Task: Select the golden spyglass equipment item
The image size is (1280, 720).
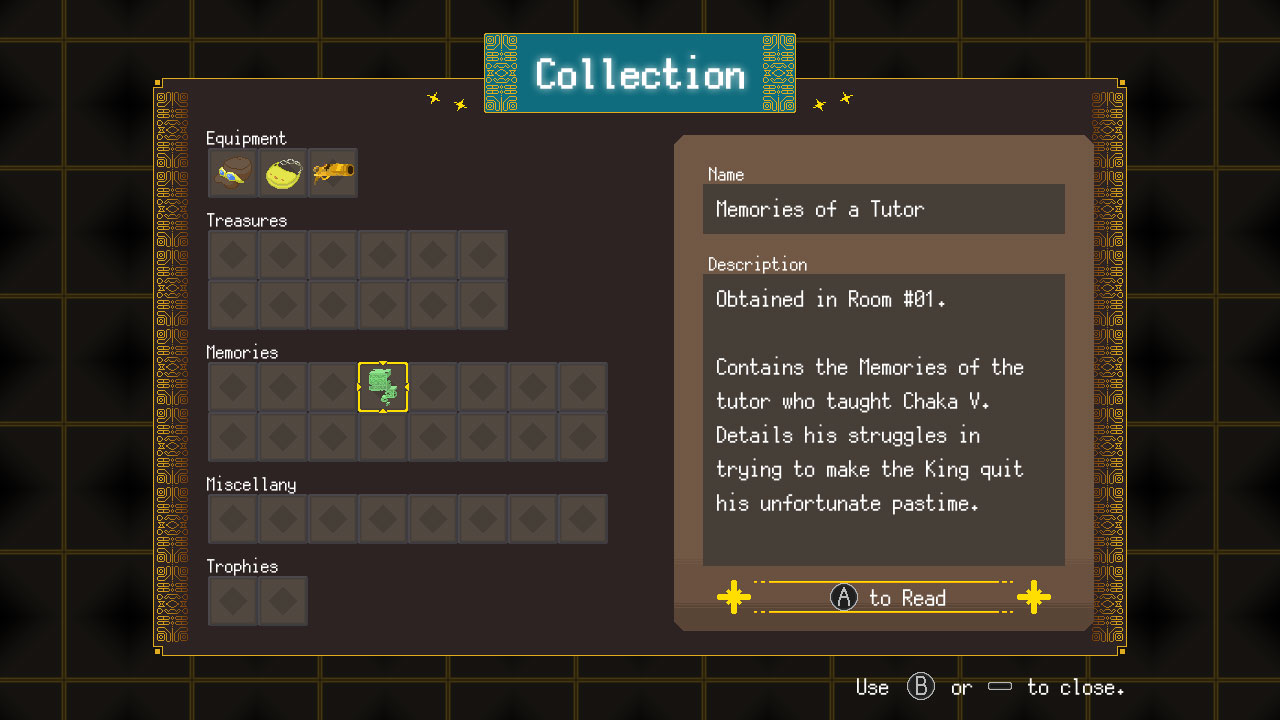Action: tap(332, 172)
